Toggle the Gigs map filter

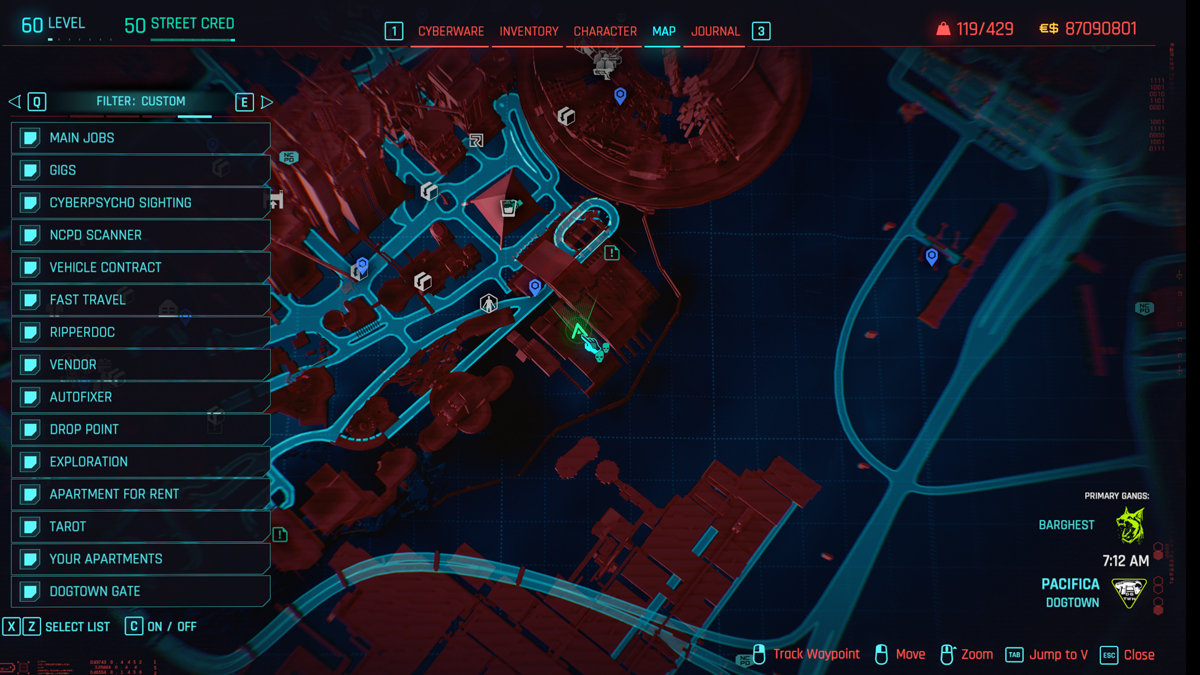pos(141,170)
